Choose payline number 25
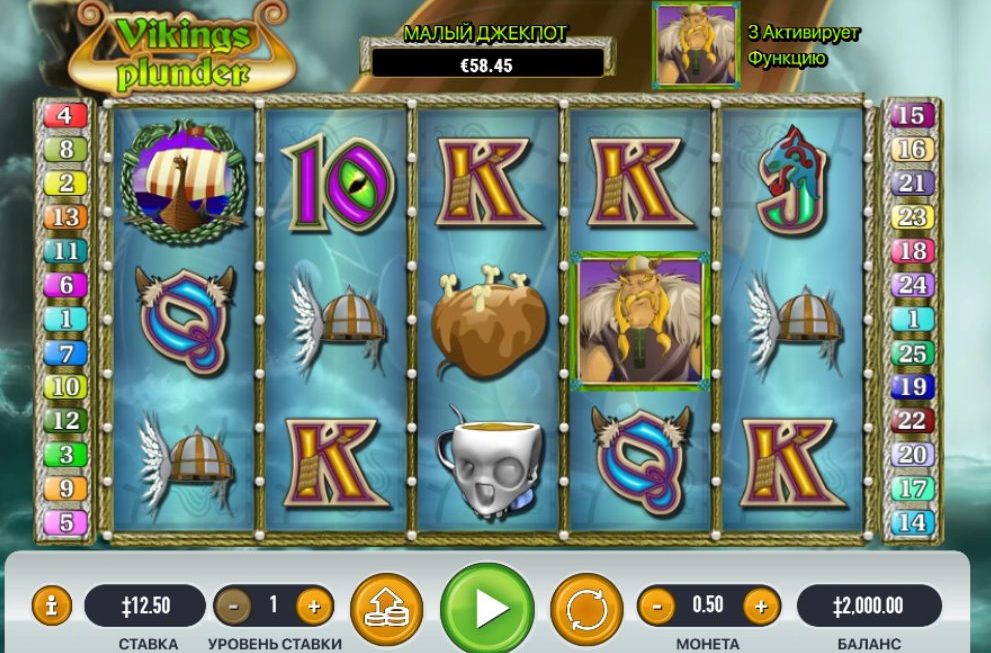 [x=911, y=353]
